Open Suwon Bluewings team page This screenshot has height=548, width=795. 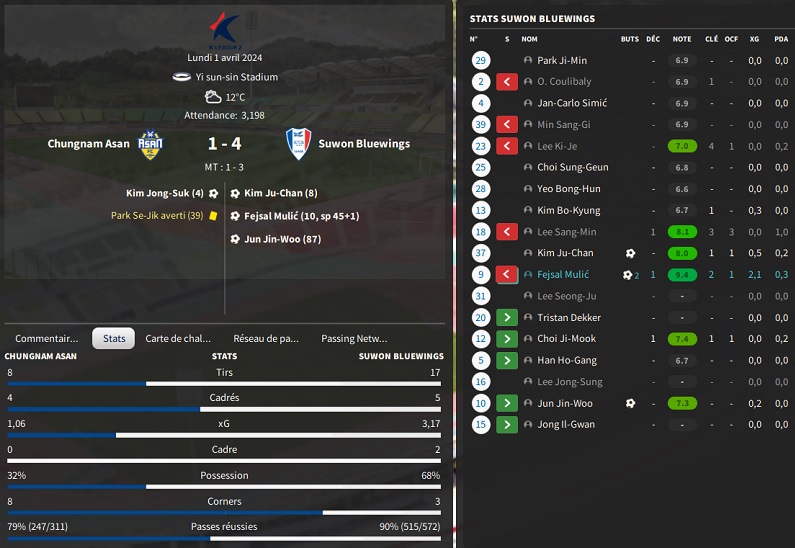[364, 144]
